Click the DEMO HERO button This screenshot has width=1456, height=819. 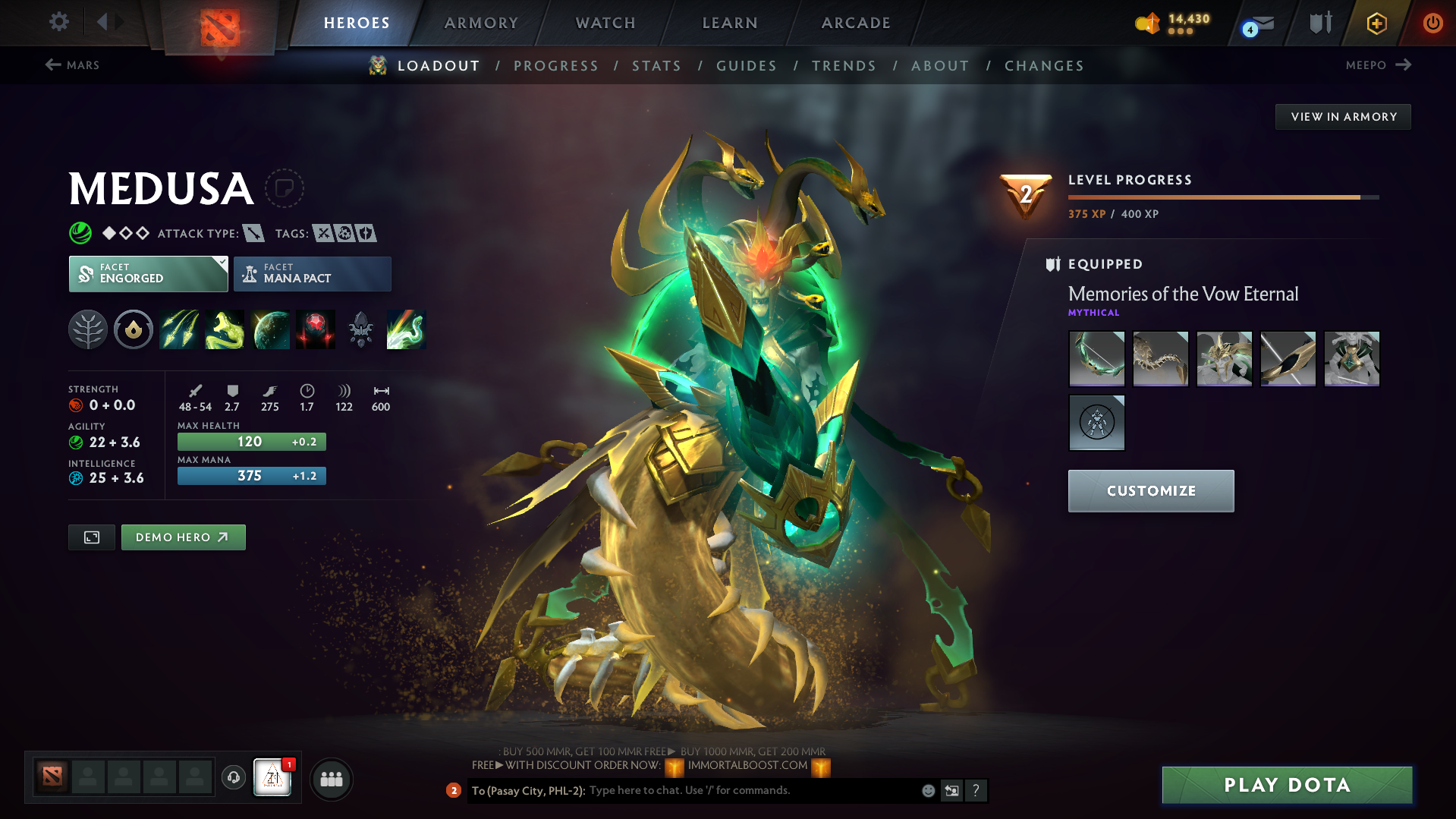[183, 537]
